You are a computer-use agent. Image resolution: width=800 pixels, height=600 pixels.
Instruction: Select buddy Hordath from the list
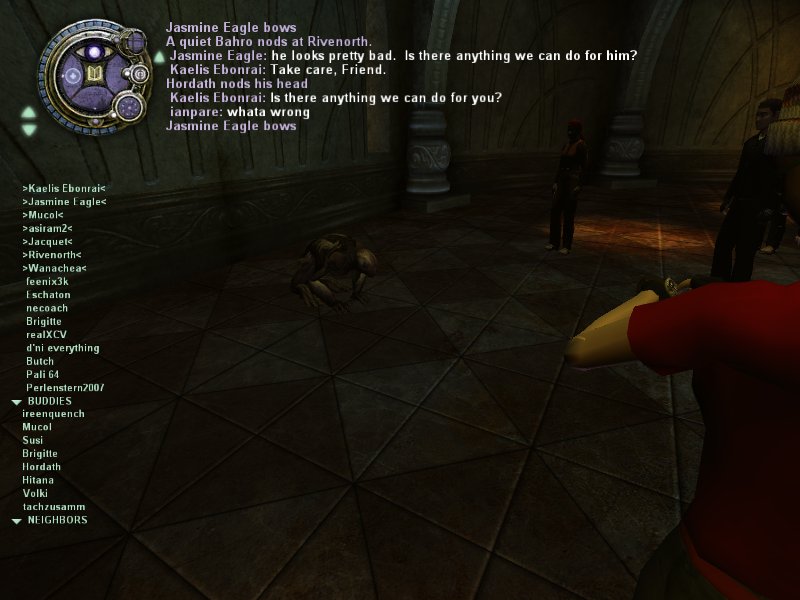point(41,467)
